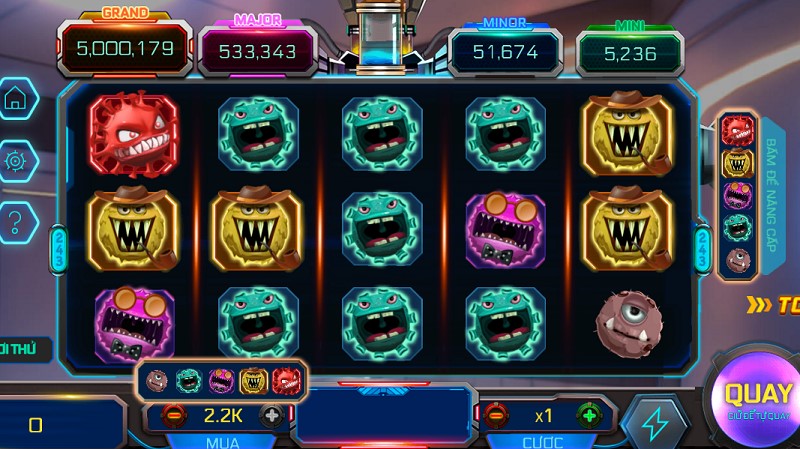Select the purple monster in the upgrade panel
800x449 pixels.
coord(738,196)
